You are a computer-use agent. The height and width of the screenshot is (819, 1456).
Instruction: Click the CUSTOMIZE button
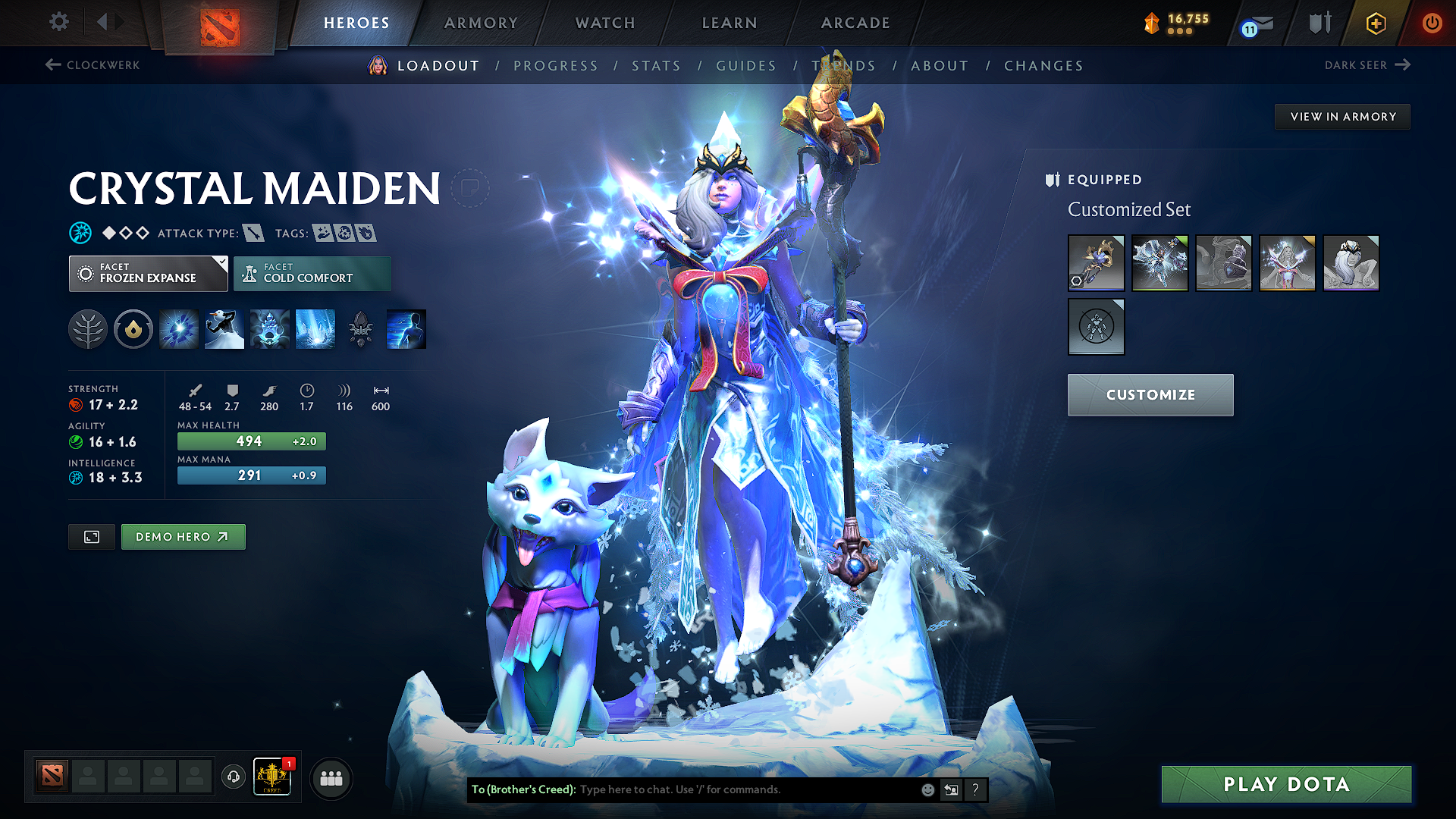(x=1150, y=394)
